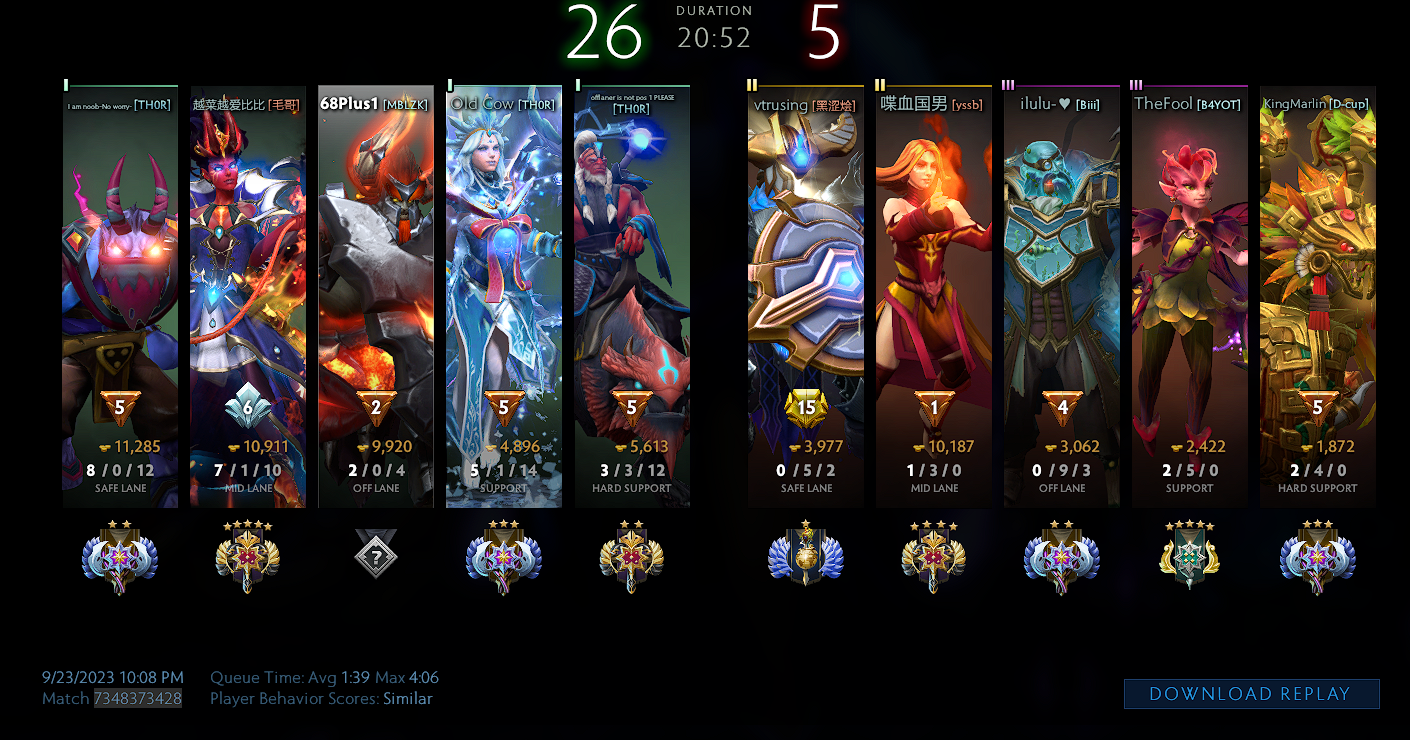Click vtrusing's Immortal rank medal
The height and width of the screenshot is (740, 1410).
pyautogui.click(x=806, y=558)
